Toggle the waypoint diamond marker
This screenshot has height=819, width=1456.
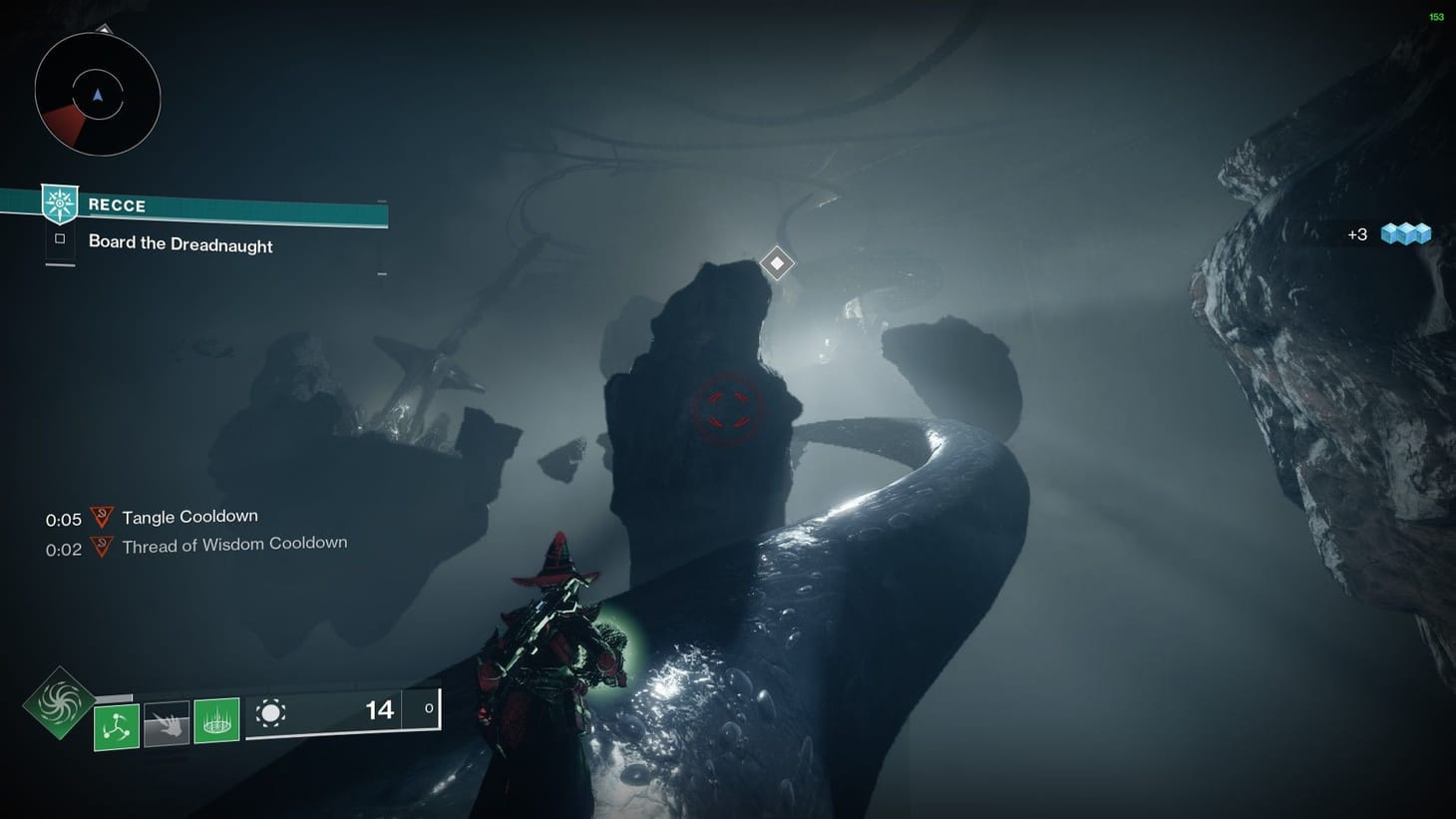click(x=777, y=262)
